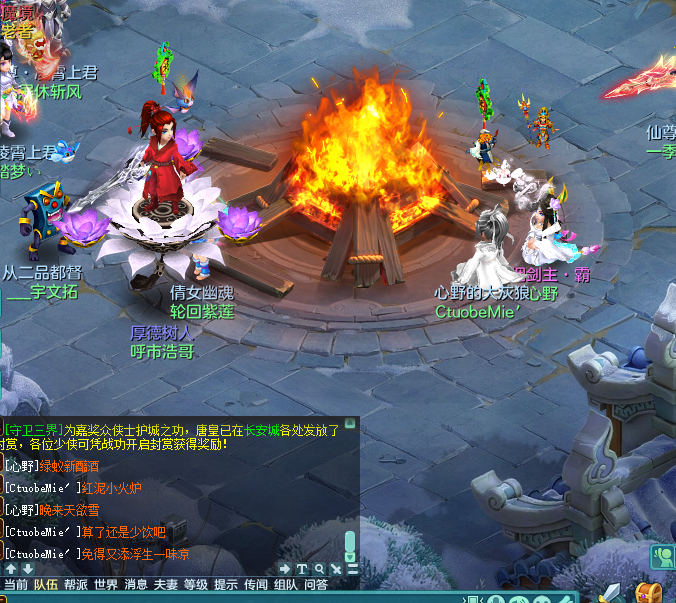The height and width of the screenshot is (603, 676).
Task: Select the 问答 Q&A chat tab
Action: click(x=316, y=585)
